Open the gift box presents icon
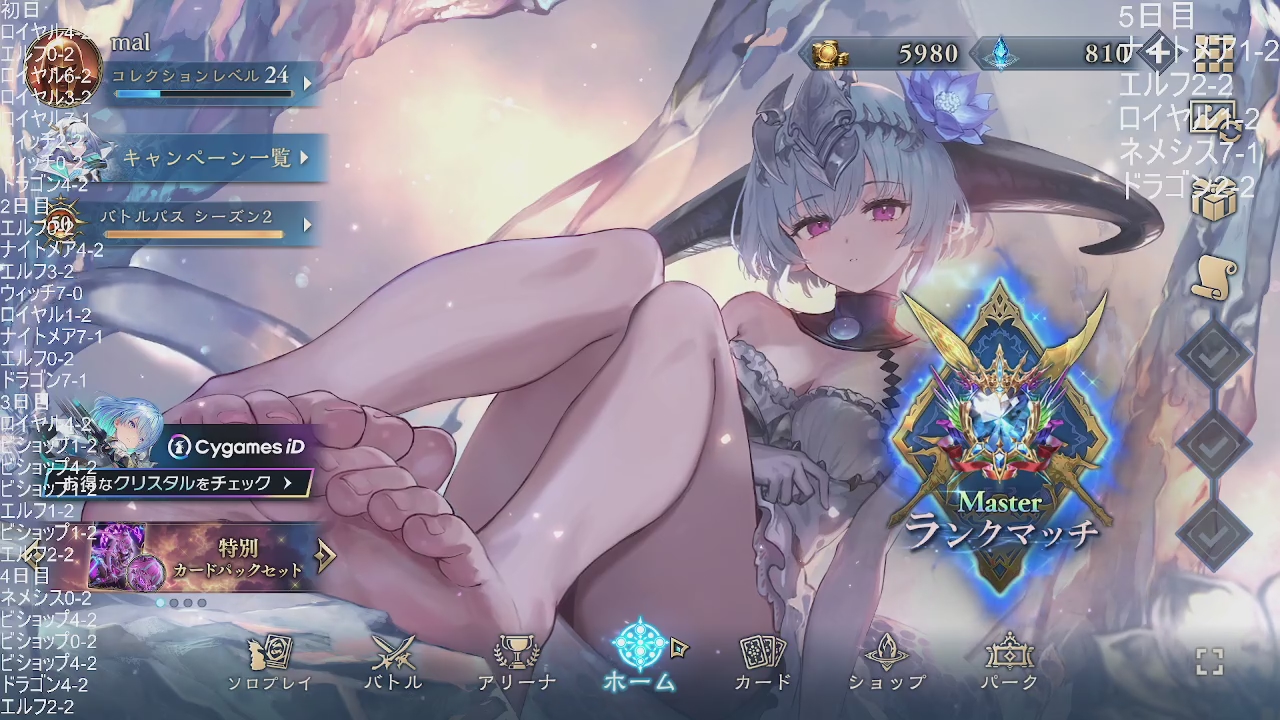The height and width of the screenshot is (720, 1280). pos(1214,199)
